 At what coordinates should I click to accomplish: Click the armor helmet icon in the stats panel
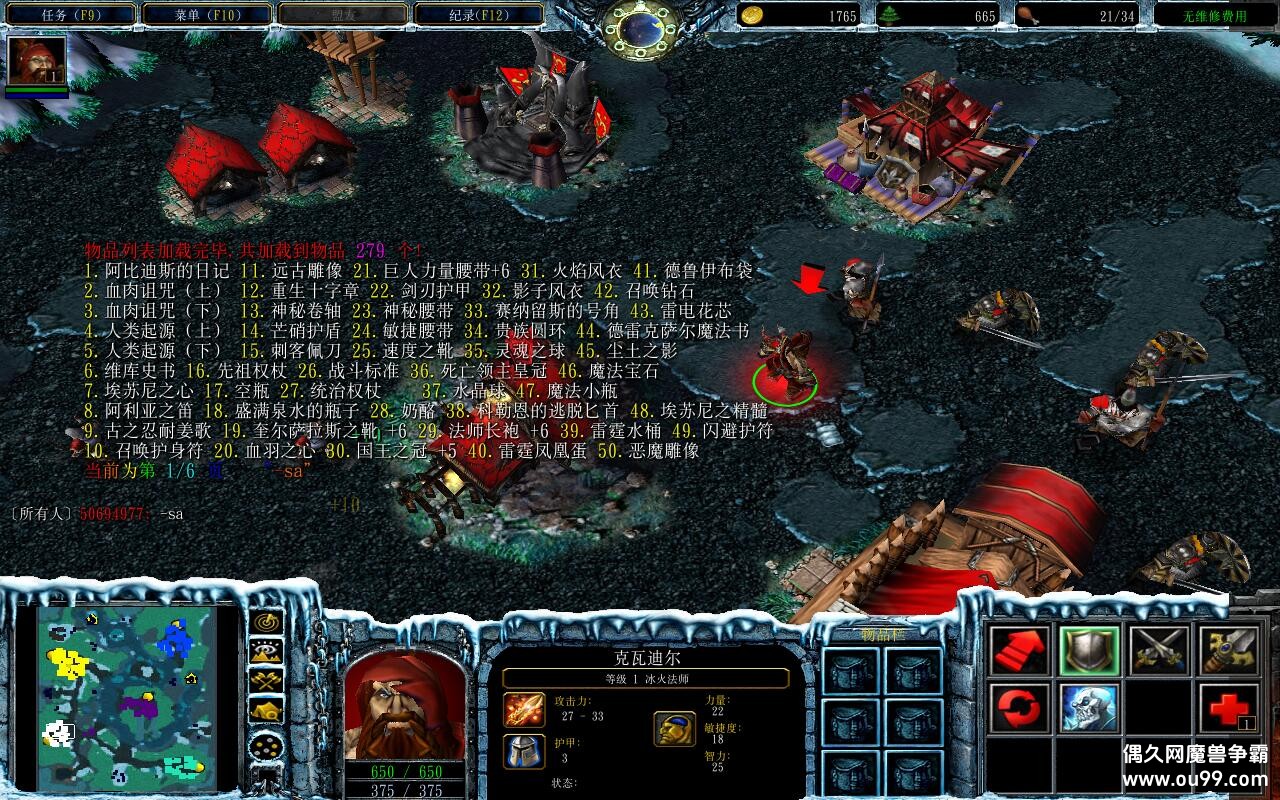[x=523, y=750]
